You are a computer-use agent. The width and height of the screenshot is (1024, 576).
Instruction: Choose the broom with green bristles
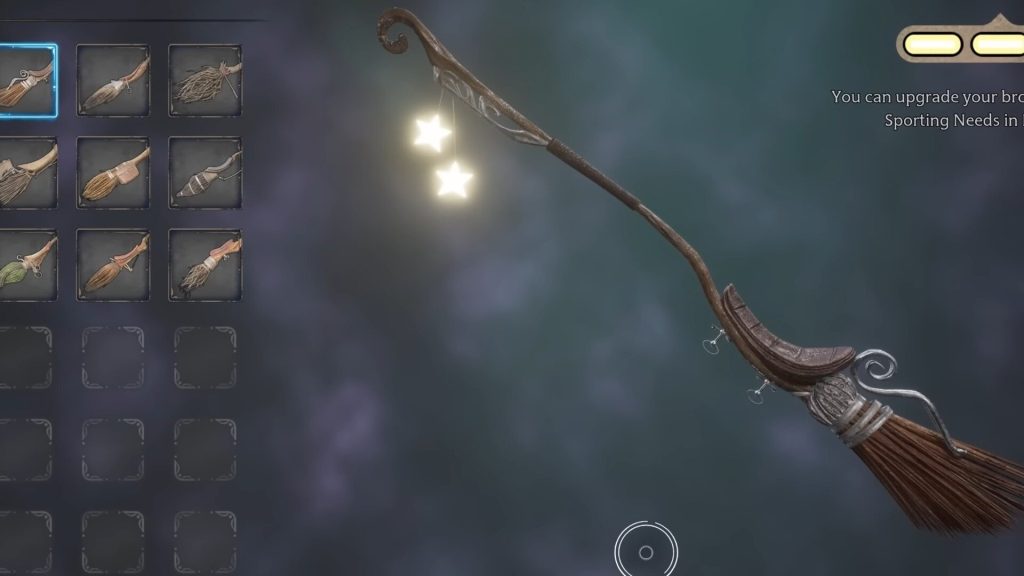(x=26, y=265)
